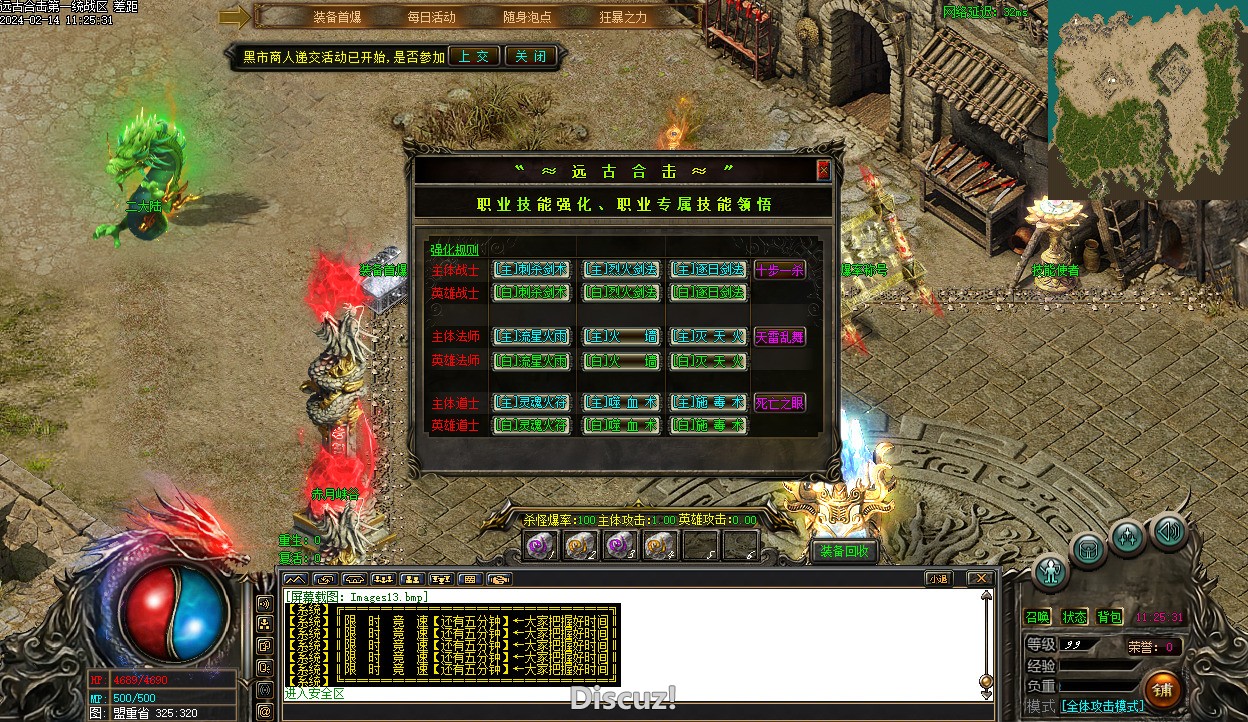Pick the 死亡之眼 taoist skill

point(780,403)
